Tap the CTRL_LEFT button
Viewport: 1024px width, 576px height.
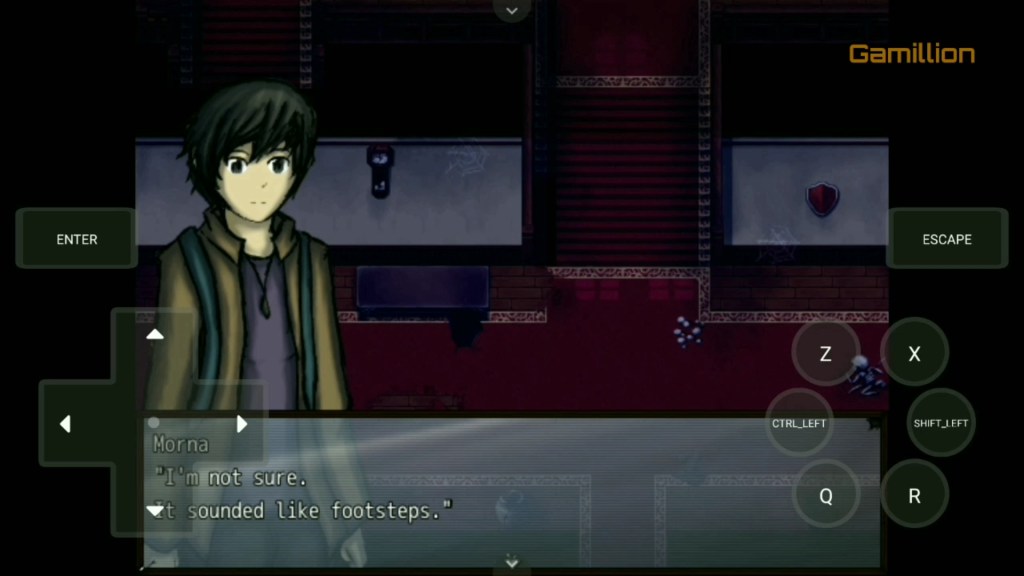point(799,423)
